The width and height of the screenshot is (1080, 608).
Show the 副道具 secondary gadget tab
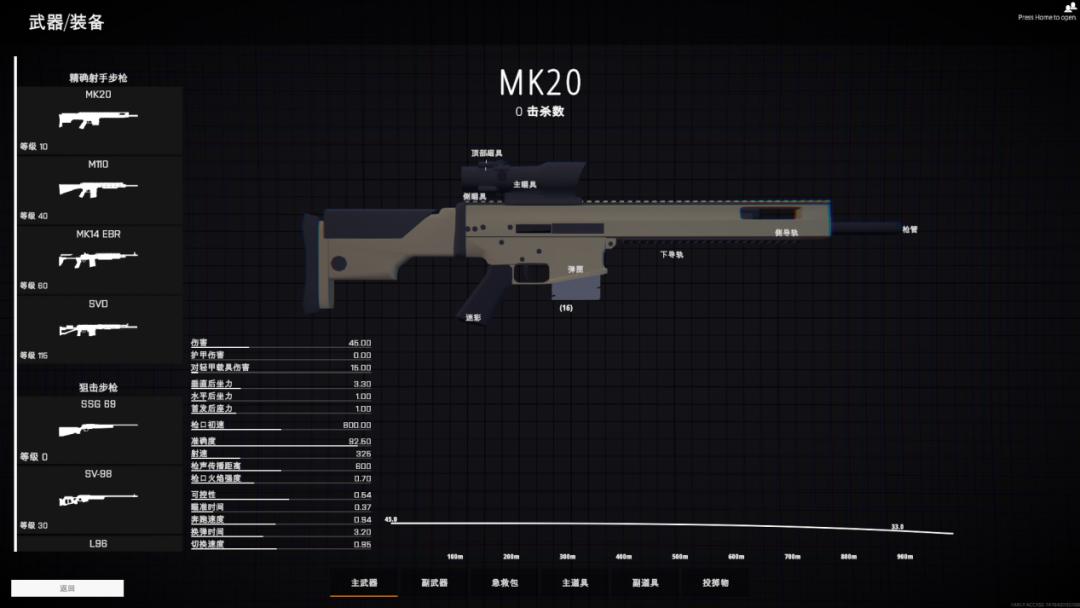[645, 582]
